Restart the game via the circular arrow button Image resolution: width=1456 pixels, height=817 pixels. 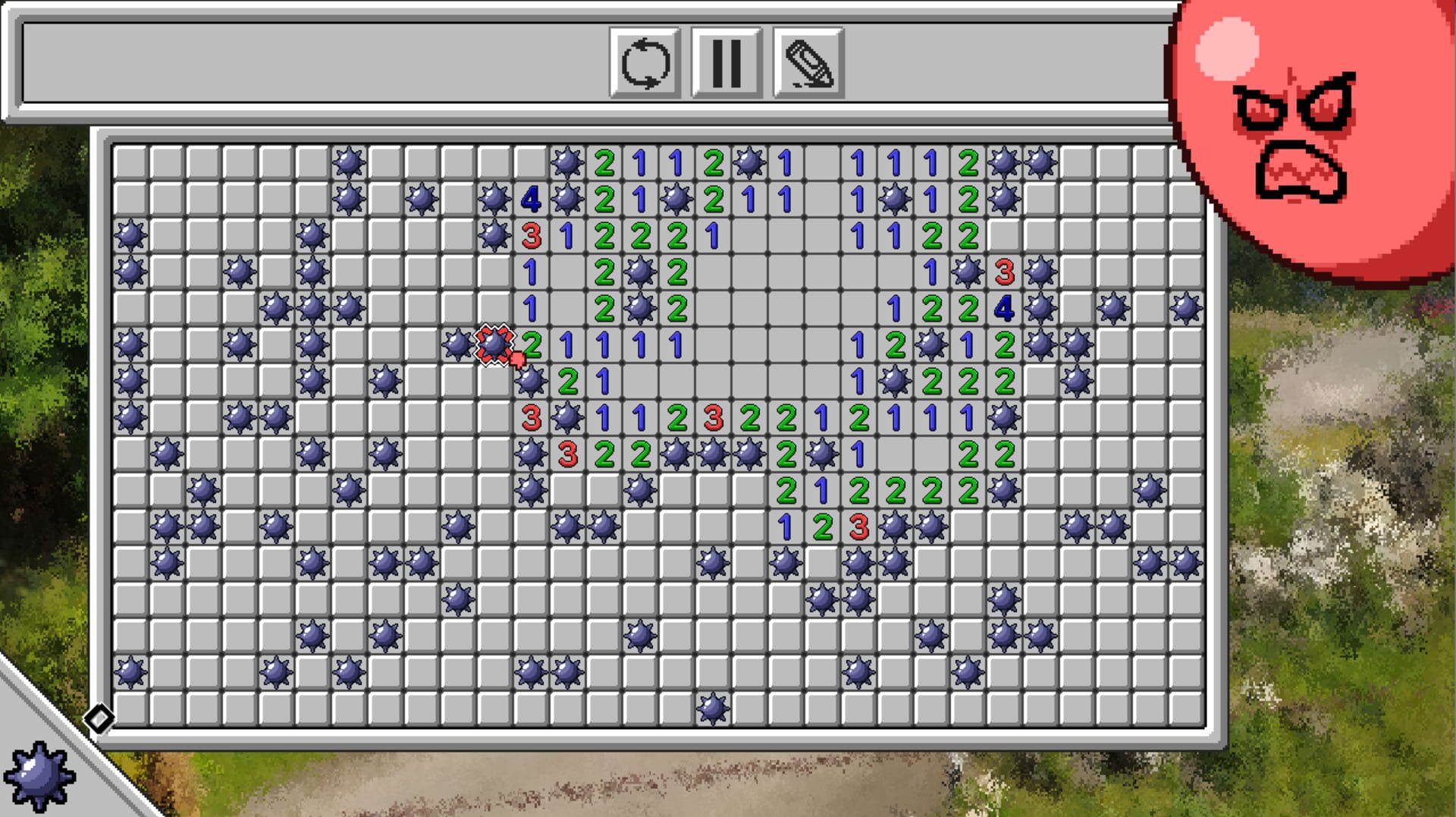pyautogui.click(x=645, y=67)
